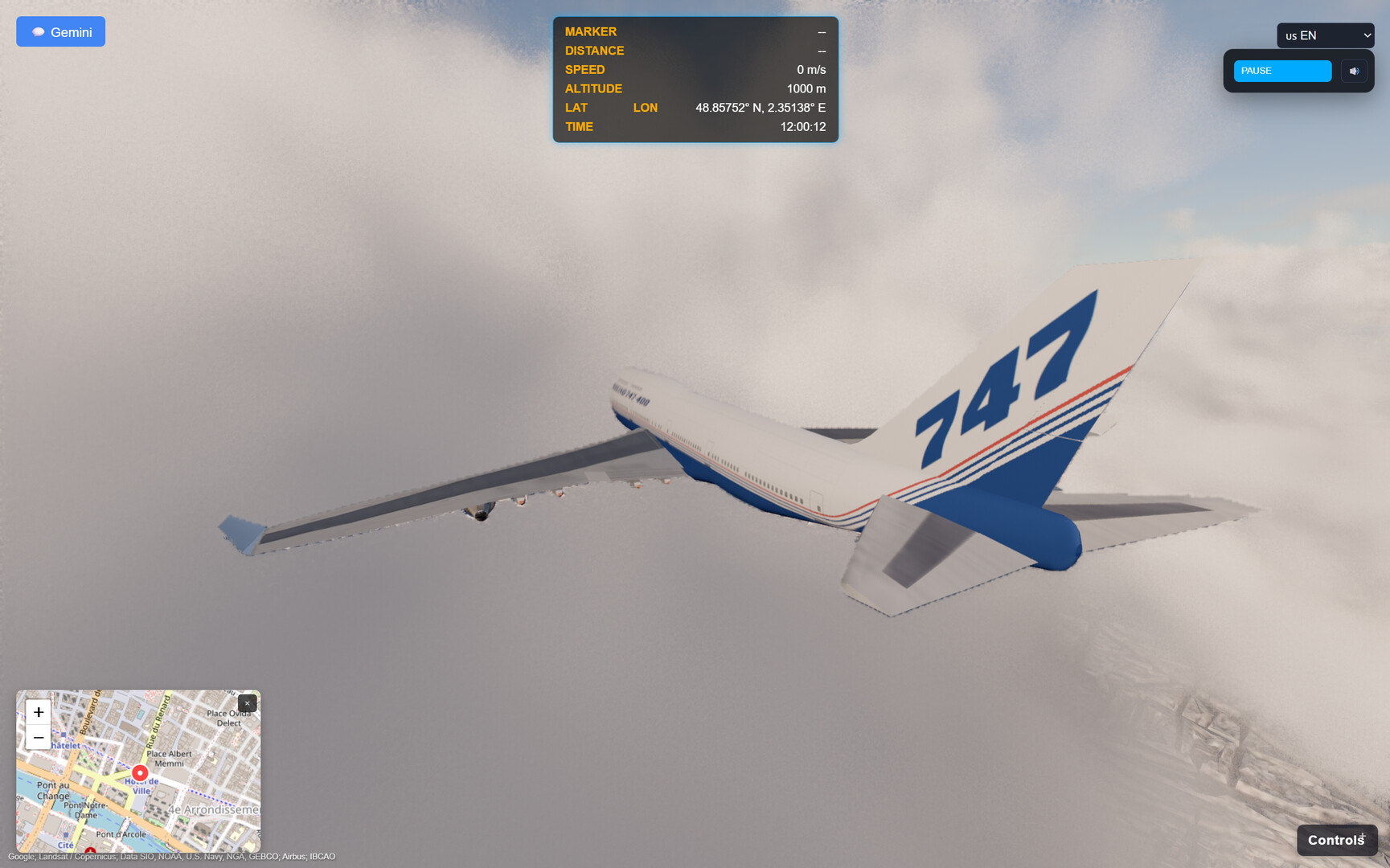Click the US flag in the language selector
This screenshot has height=868, width=1390.
click(x=1290, y=35)
